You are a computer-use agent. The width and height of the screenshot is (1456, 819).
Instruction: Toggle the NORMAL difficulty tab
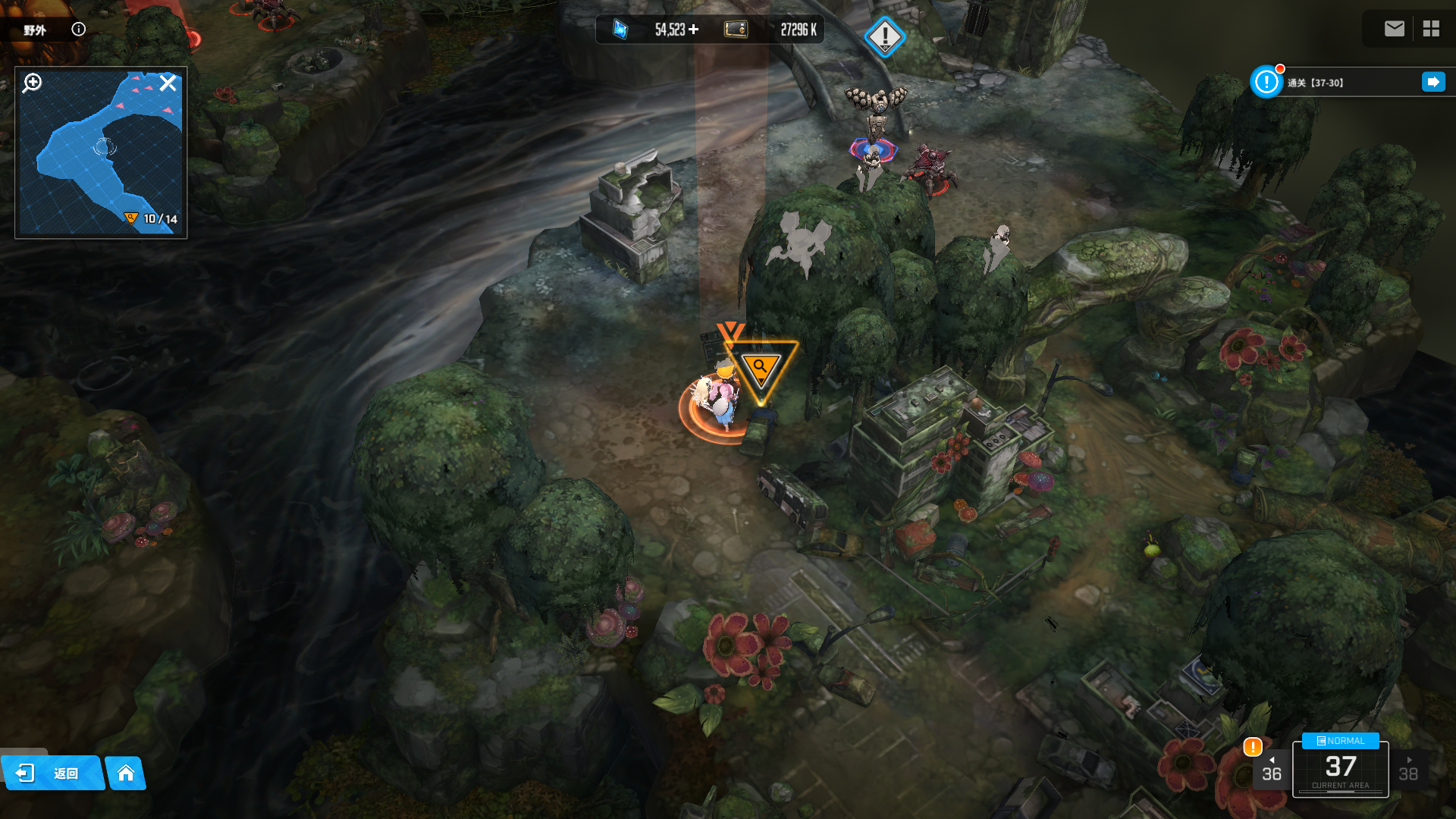(x=1340, y=741)
